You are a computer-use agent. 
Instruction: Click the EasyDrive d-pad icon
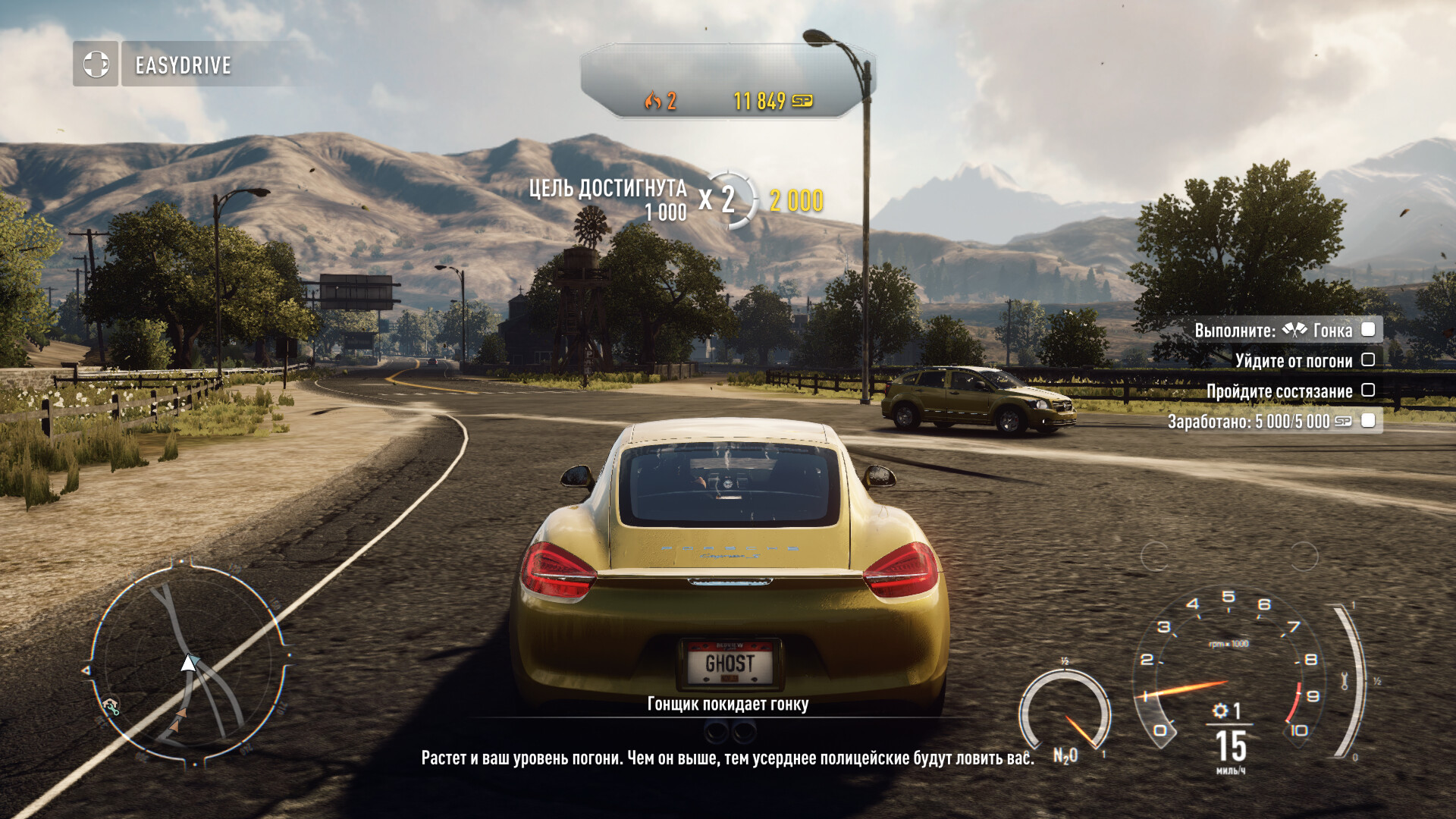(x=96, y=64)
